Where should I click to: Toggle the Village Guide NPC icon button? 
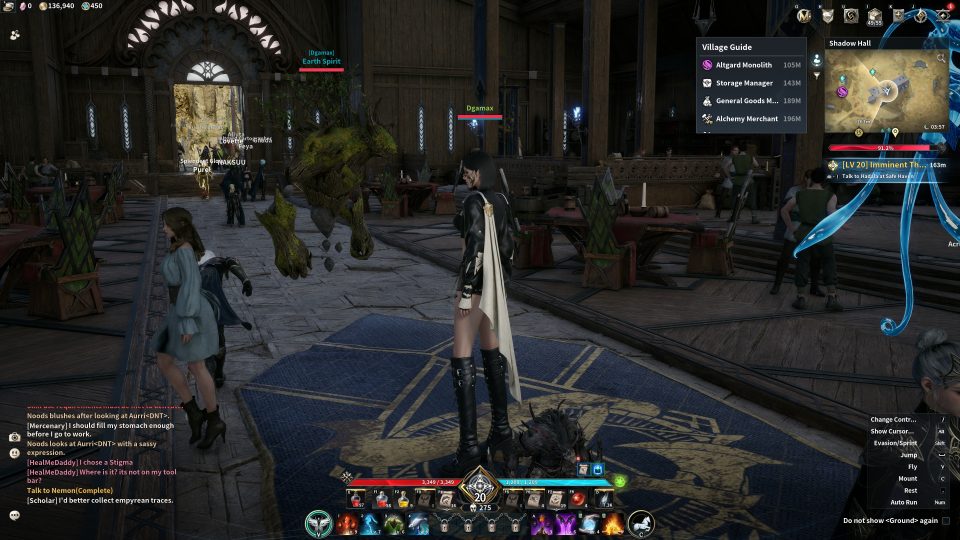817,59
